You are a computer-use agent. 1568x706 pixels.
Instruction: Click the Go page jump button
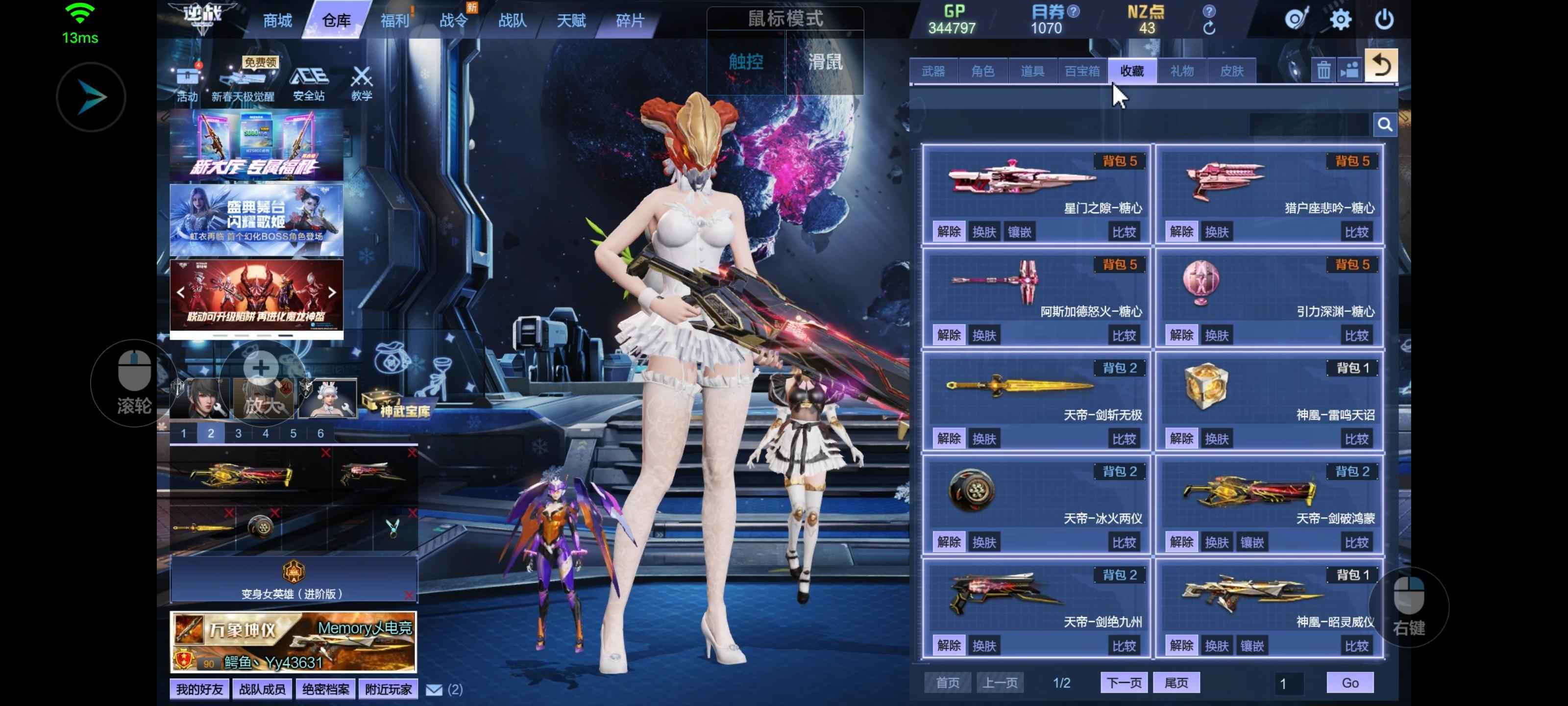pos(1349,683)
